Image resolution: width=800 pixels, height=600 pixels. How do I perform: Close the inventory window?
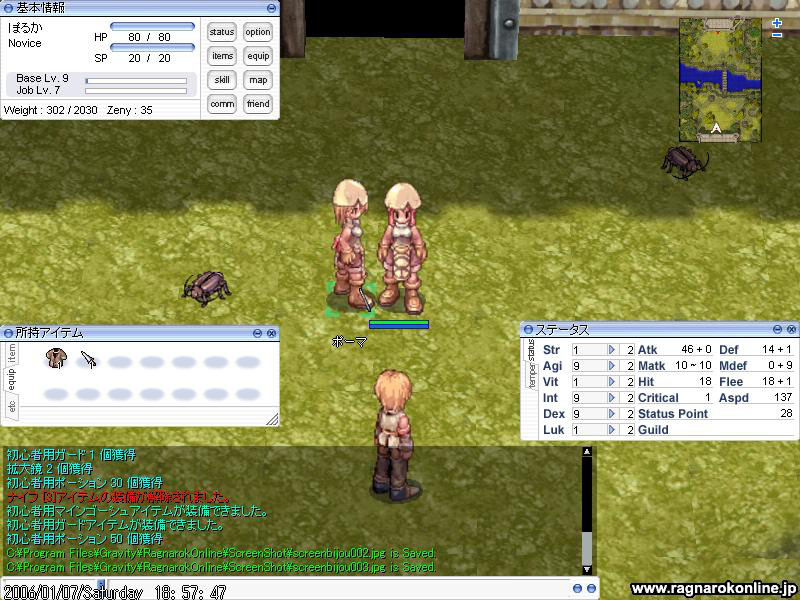[x=273, y=332]
